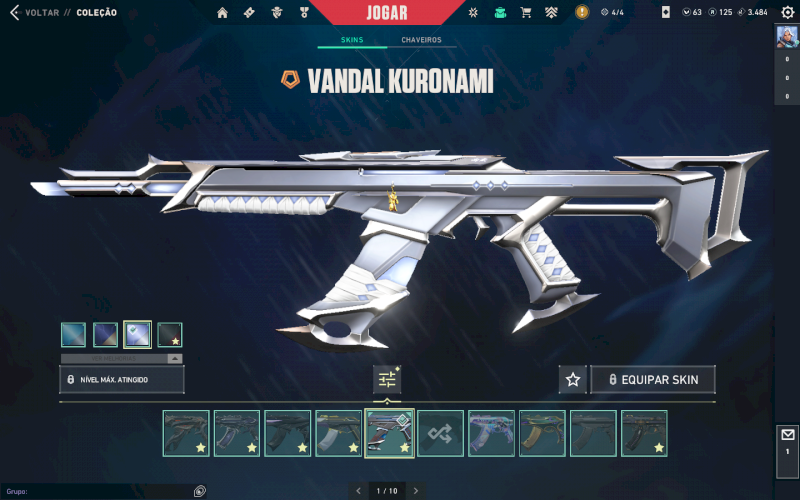This screenshot has width=800, height=500.
Task: Go to the previous skin page arrow
Action: [359, 491]
